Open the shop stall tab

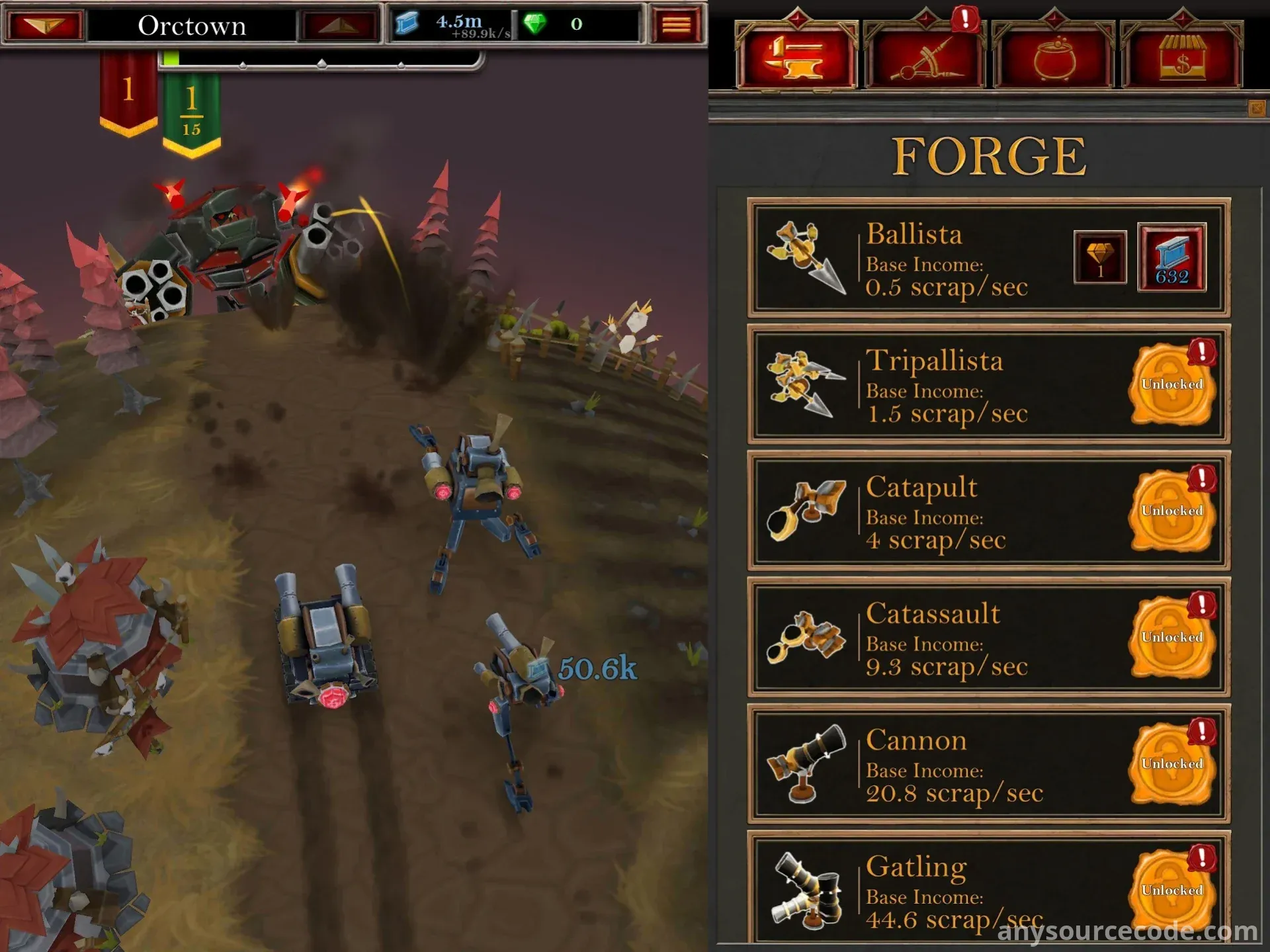(1182, 58)
